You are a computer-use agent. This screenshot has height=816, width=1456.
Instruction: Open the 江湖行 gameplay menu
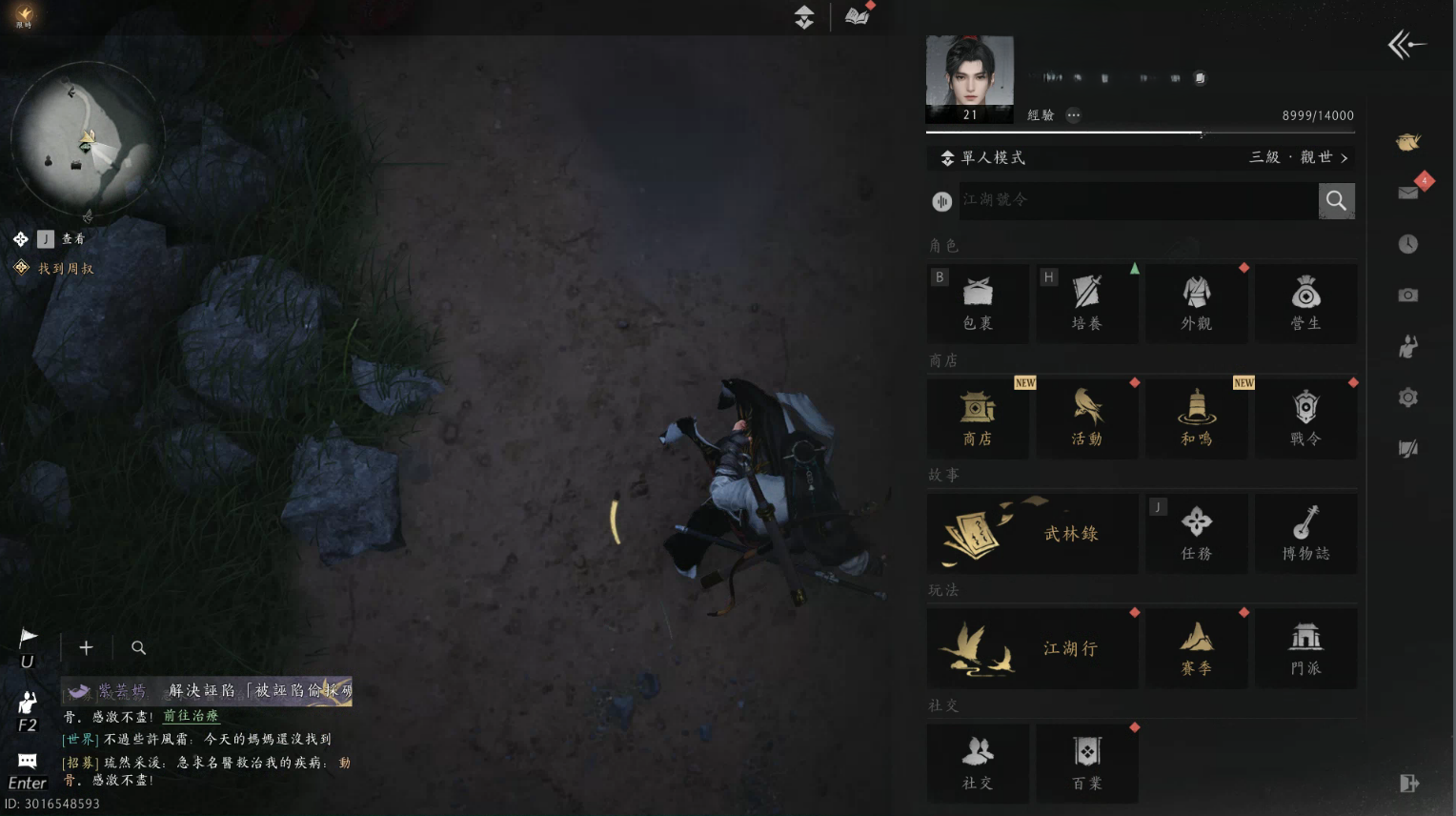[1033, 648]
